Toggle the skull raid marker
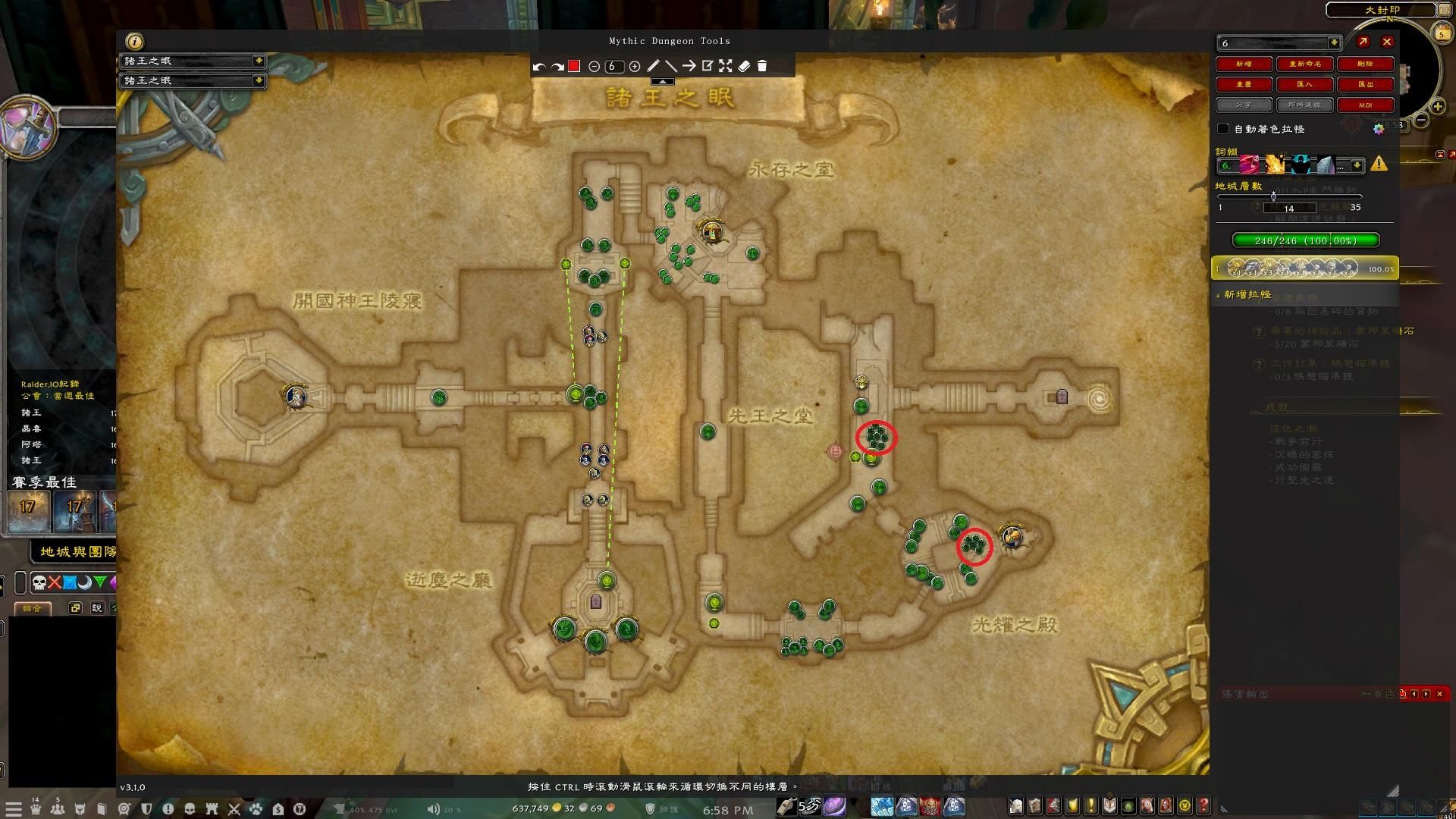Image resolution: width=1456 pixels, height=819 pixels. tap(39, 582)
